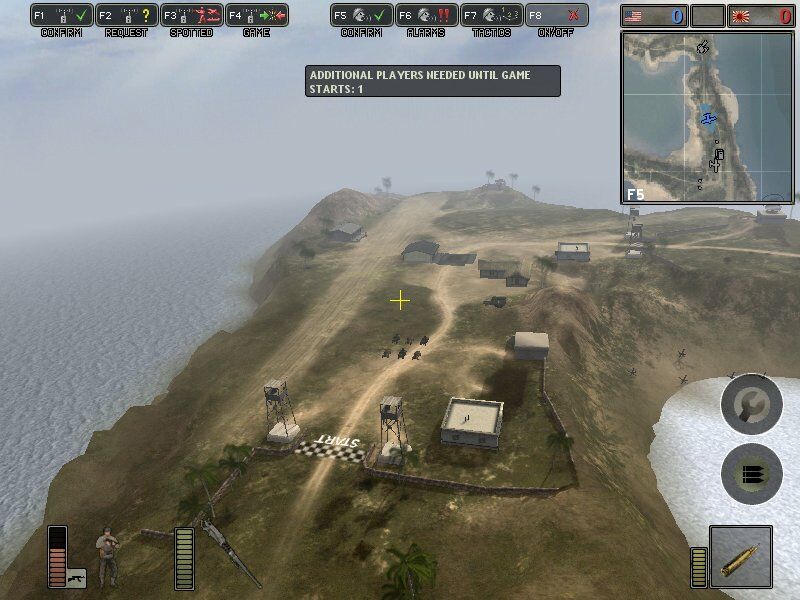The width and height of the screenshot is (800, 600).
Task: Click the round ammunition resupply icon
Action: (x=751, y=473)
